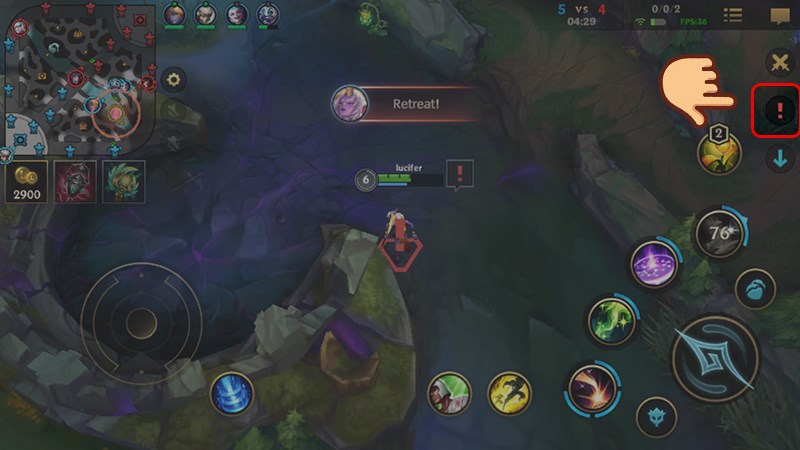Open the scoreboard list icon
This screenshot has width=800, height=450.
tap(733, 15)
